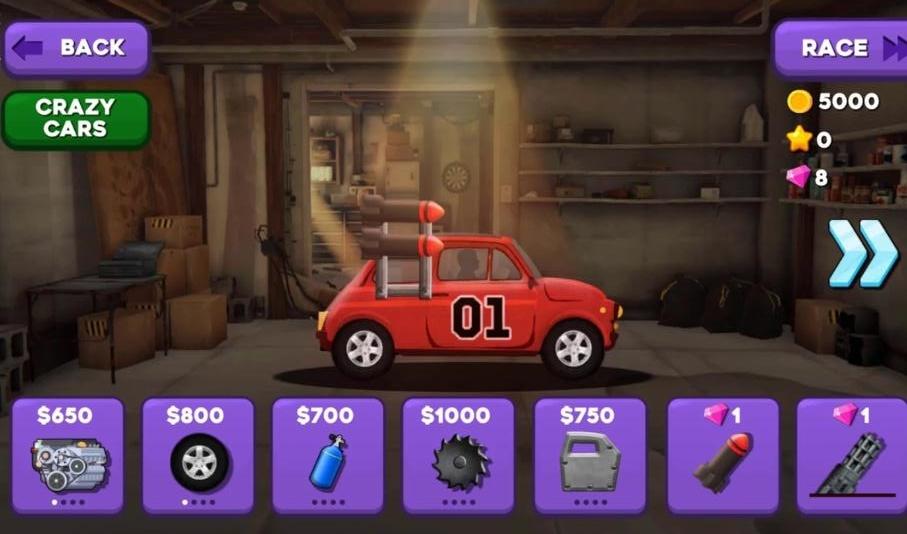
Task: Show the next car with double arrows
Action: pos(862,253)
